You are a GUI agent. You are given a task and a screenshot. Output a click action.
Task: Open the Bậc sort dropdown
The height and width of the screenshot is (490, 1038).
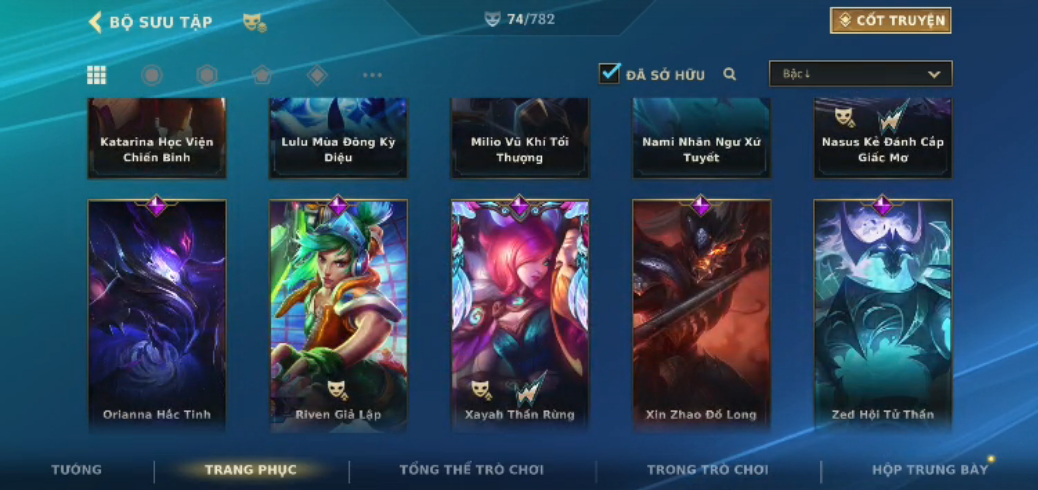(860, 74)
